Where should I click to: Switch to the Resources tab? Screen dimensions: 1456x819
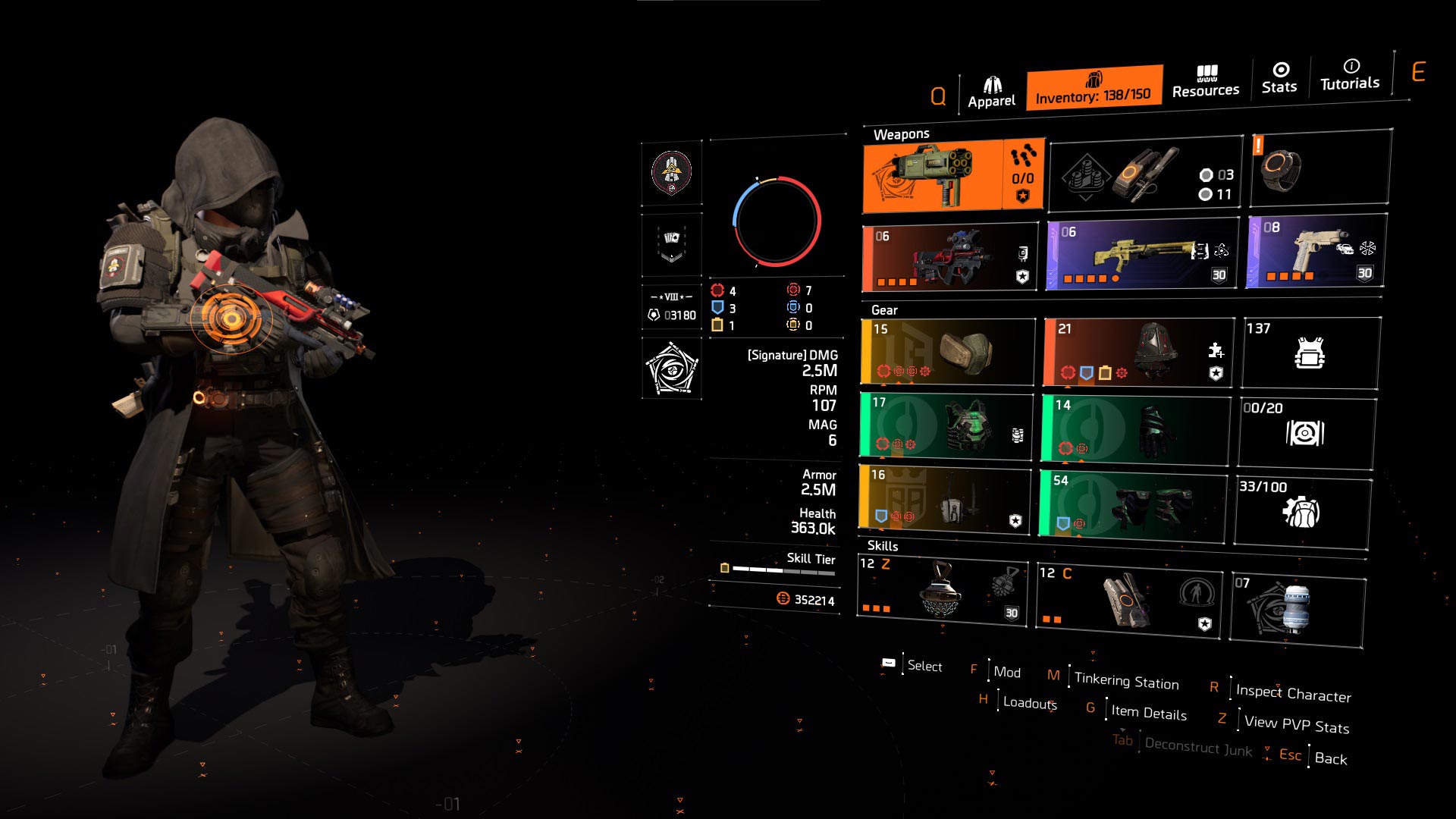pyautogui.click(x=1206, y=82)
